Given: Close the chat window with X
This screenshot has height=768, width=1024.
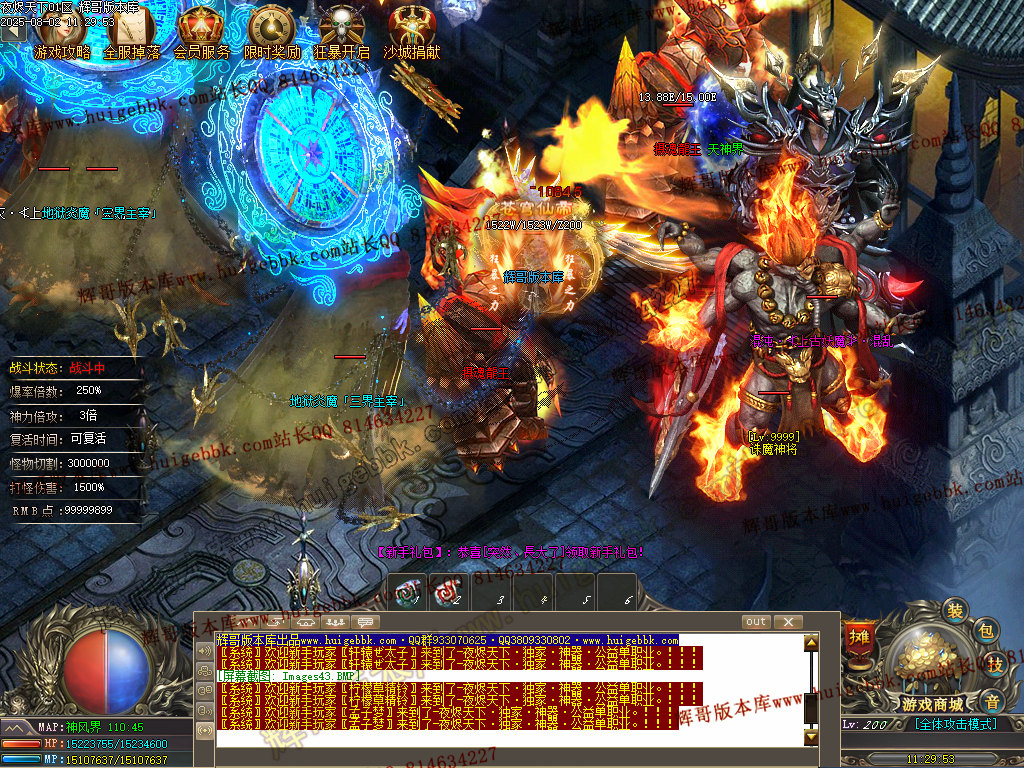Looking at the screenshot, I should (788, 622).
